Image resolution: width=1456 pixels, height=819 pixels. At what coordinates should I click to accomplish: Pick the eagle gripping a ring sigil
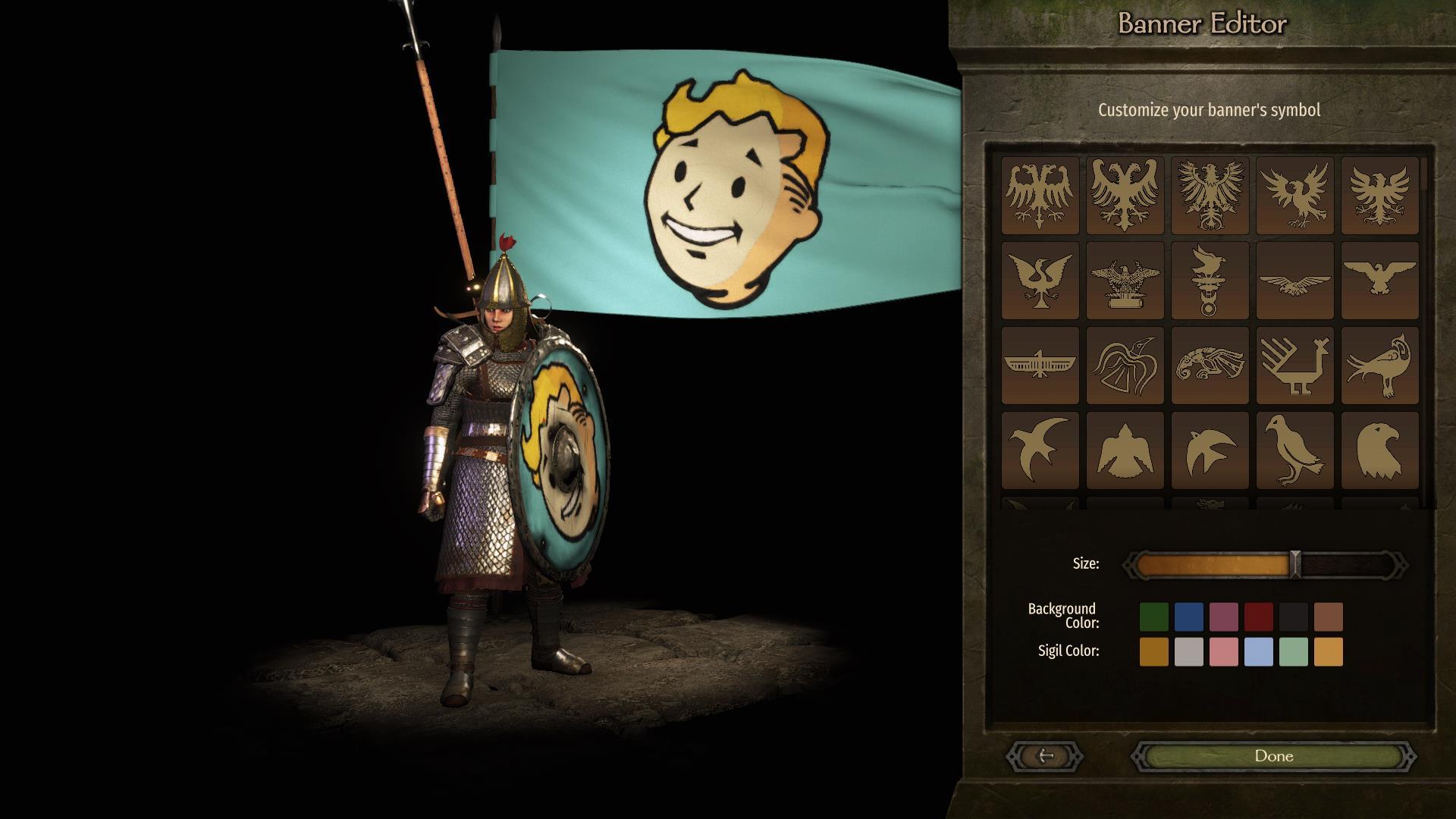point(1210,281)
